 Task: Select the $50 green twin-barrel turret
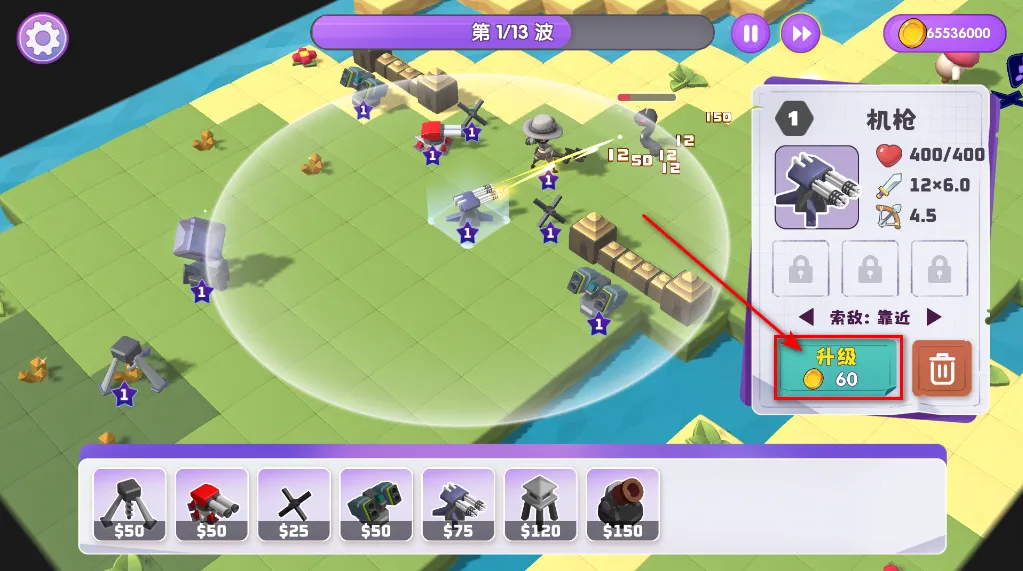point(376,505)
